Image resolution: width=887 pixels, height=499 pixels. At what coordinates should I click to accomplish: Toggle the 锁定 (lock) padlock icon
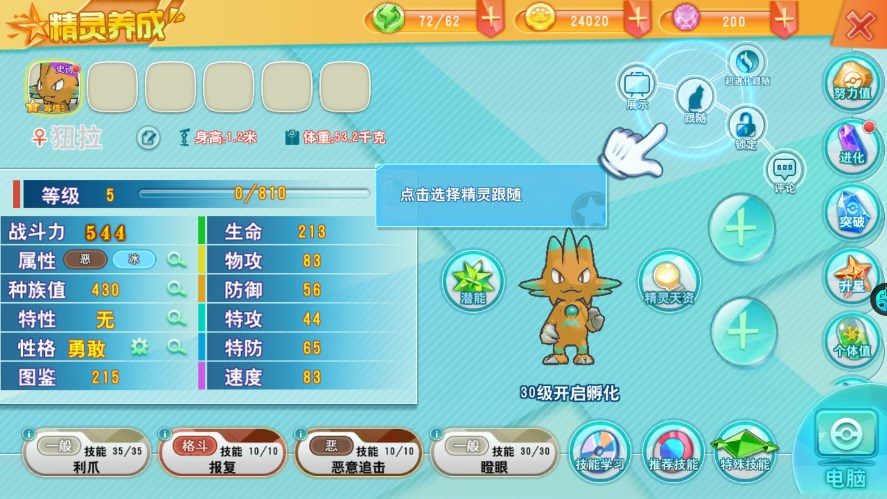745,126
